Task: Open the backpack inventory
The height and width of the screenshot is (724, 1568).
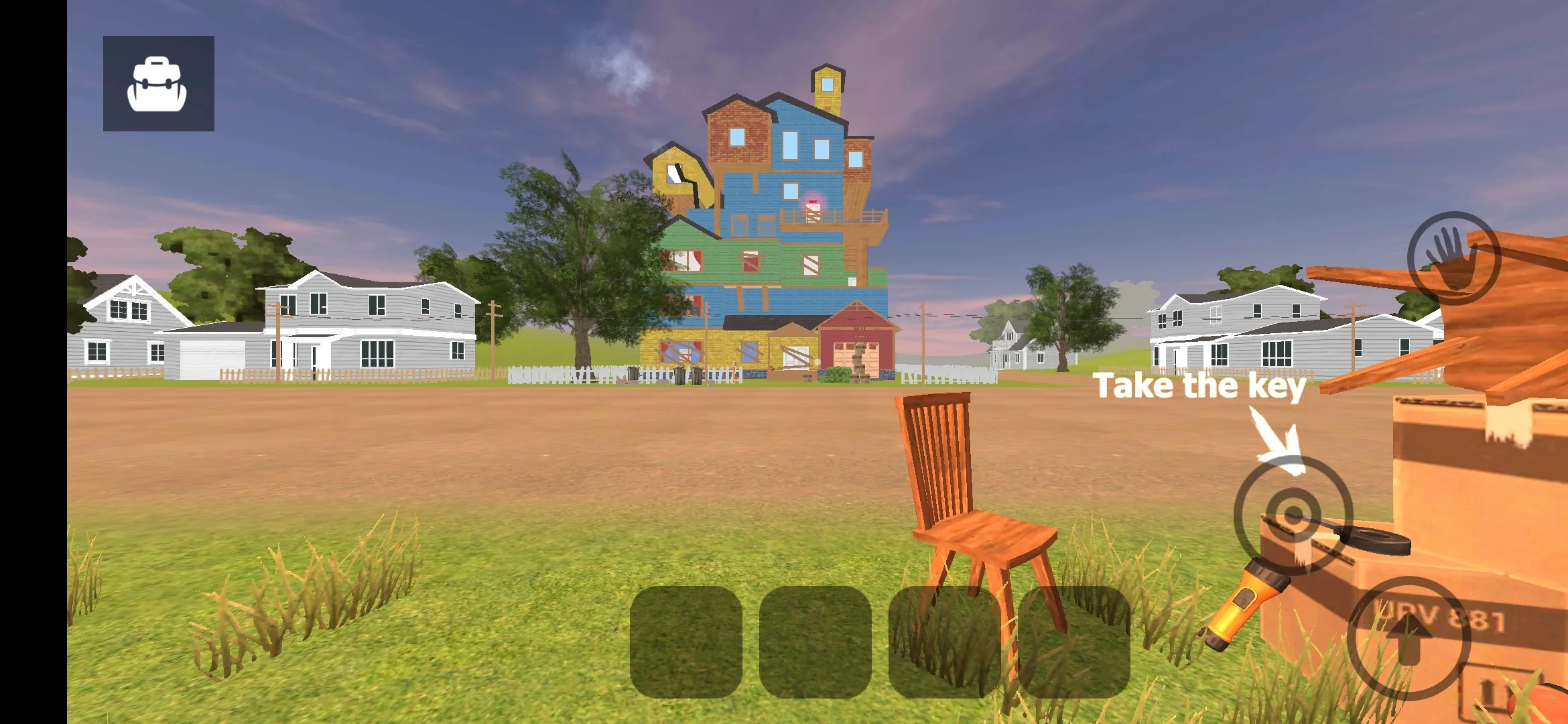Action: pos(158,84)
